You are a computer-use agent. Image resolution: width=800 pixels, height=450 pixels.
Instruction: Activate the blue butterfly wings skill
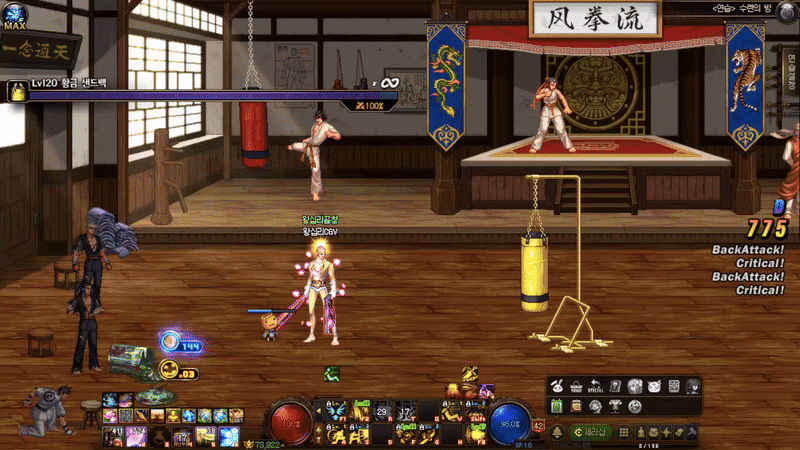[x=336, y=410]
